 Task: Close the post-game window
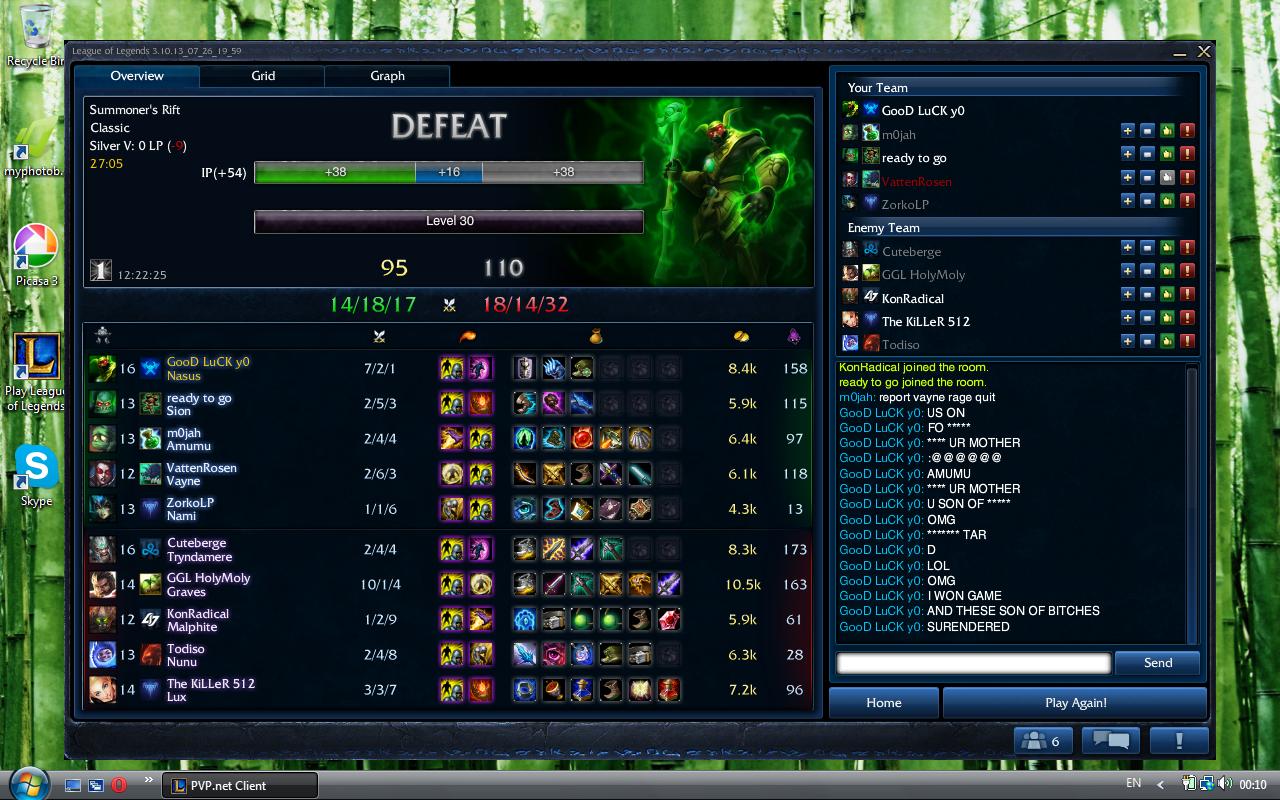[1204, 51]
